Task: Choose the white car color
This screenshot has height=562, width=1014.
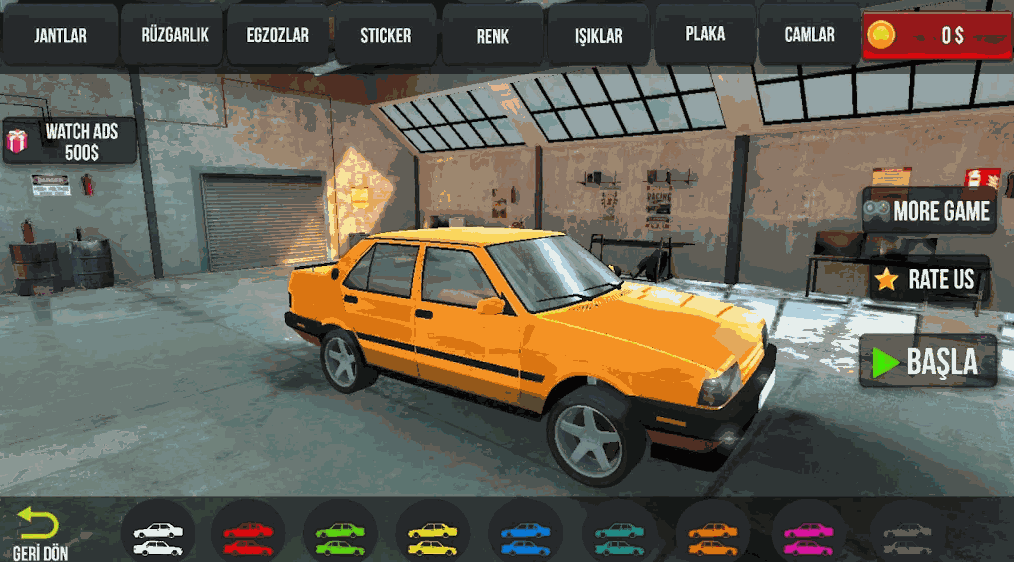Action: [x=158, y=538]
